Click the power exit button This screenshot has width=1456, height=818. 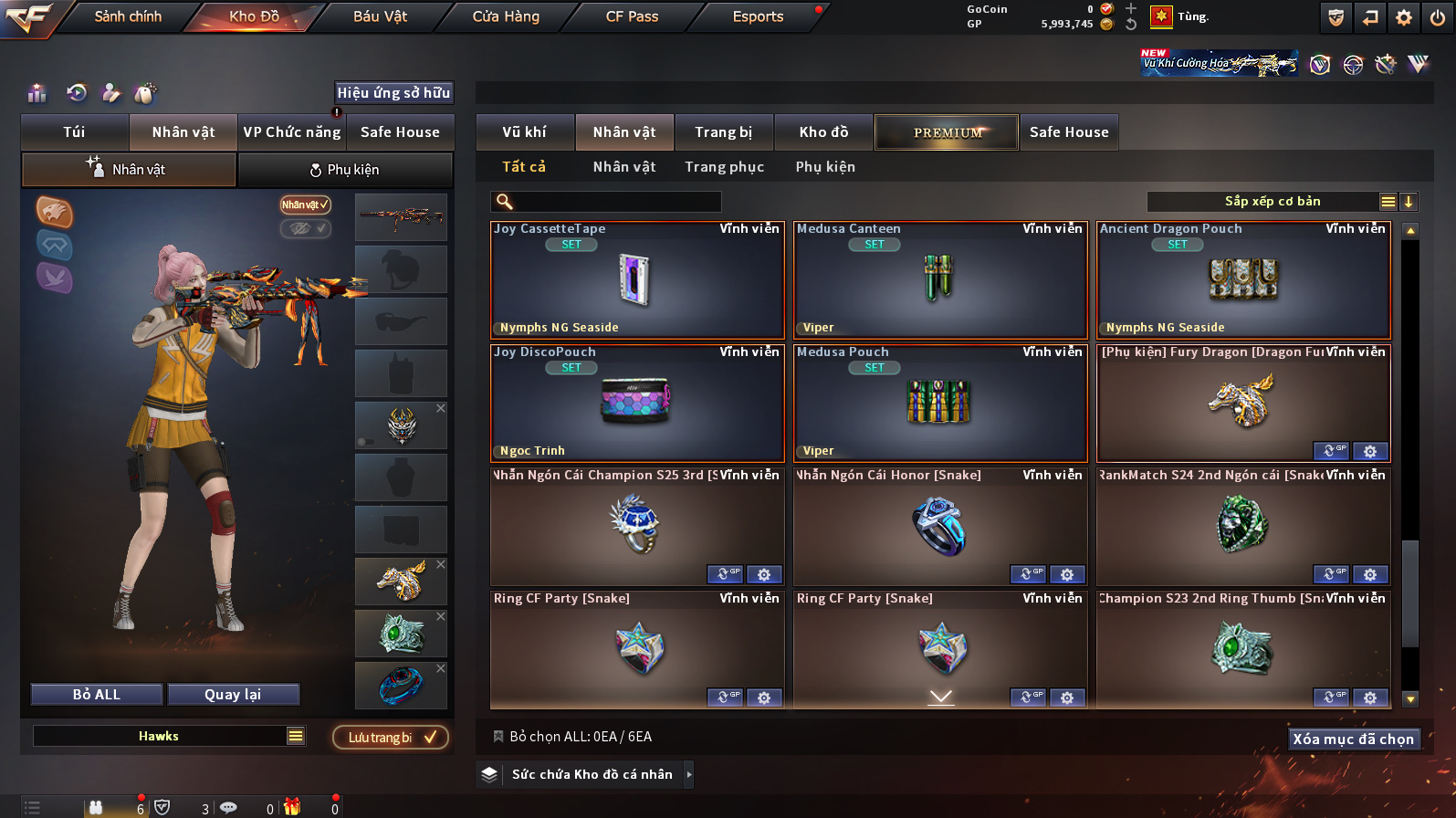[1438, 17]
